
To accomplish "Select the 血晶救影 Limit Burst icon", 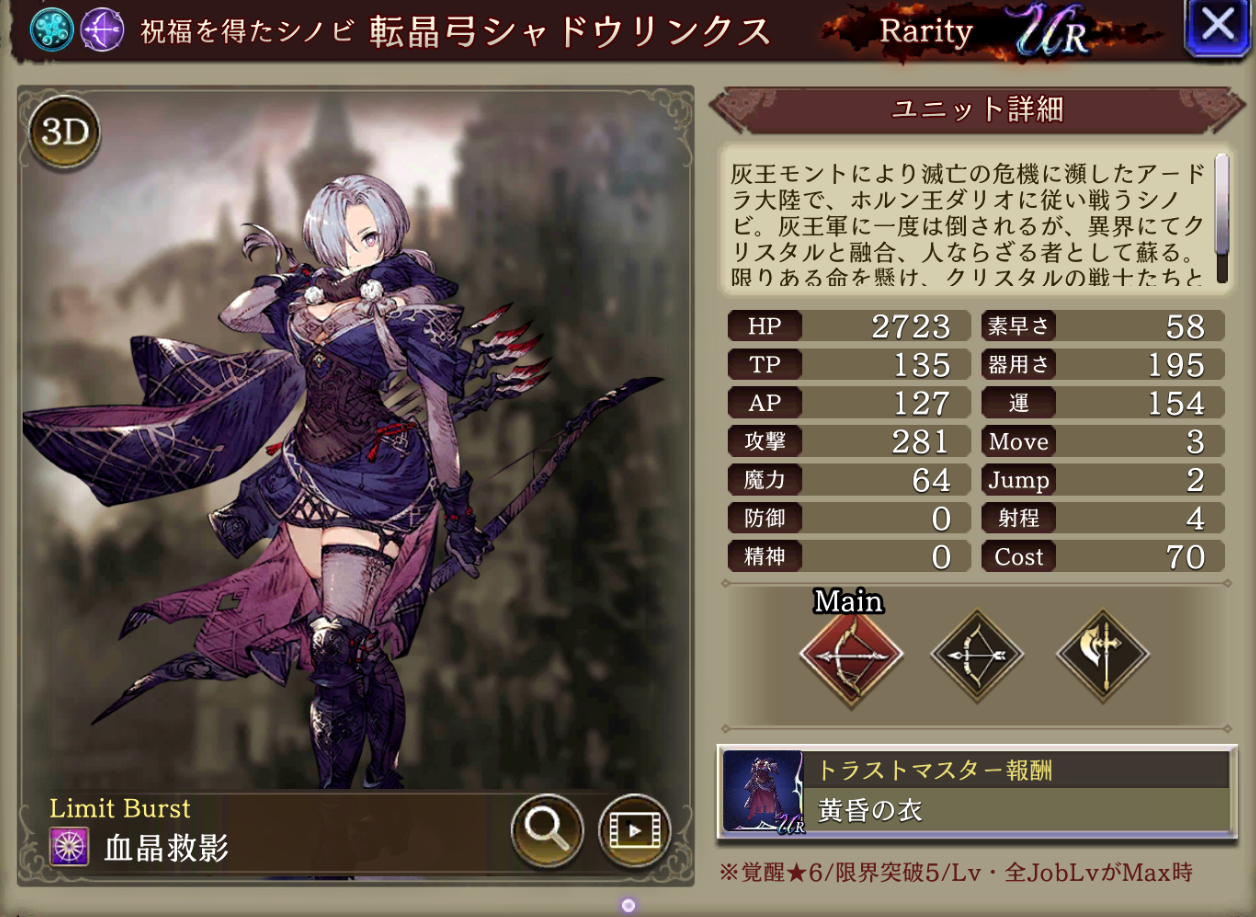I will 70,848.
